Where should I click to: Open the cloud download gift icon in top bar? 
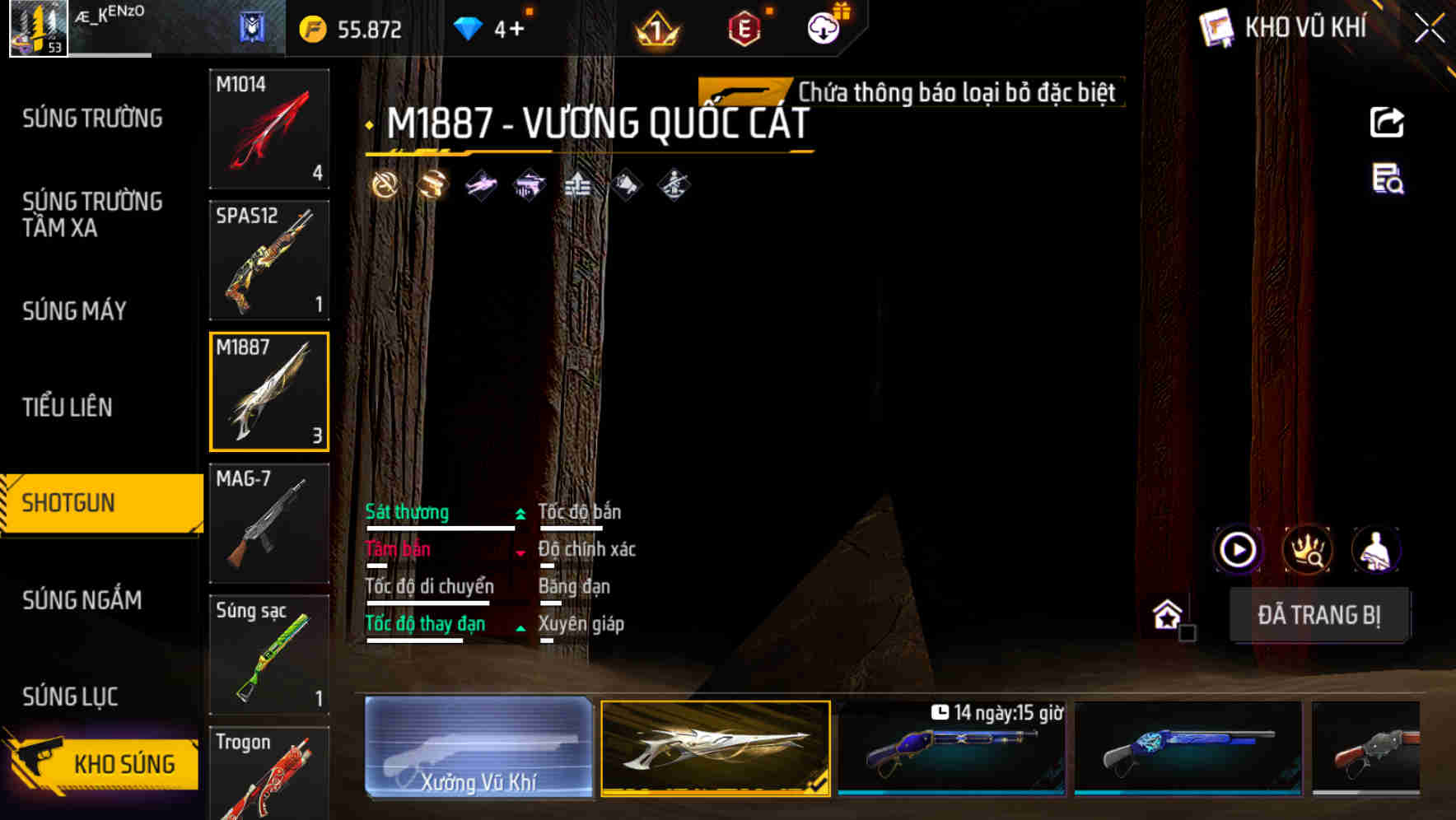(x=823, y=27)
